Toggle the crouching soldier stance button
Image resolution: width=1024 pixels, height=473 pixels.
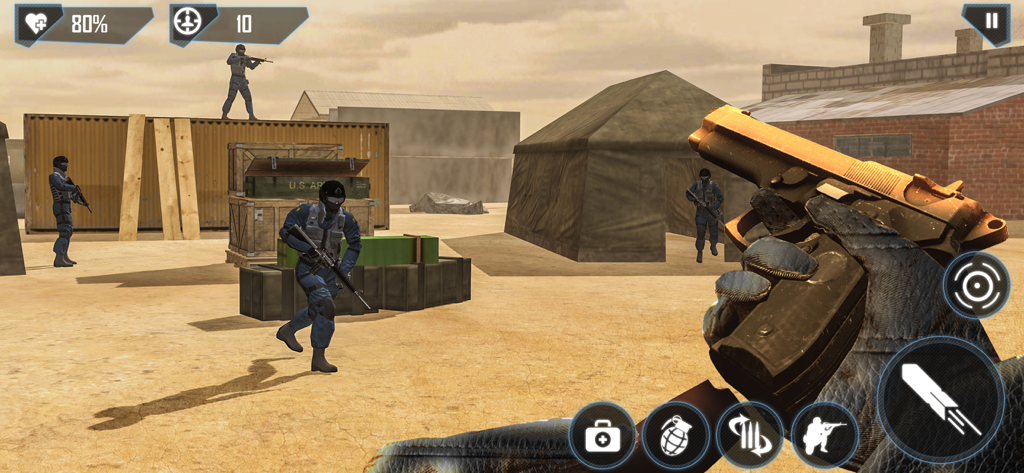click(x=825, y=436)
